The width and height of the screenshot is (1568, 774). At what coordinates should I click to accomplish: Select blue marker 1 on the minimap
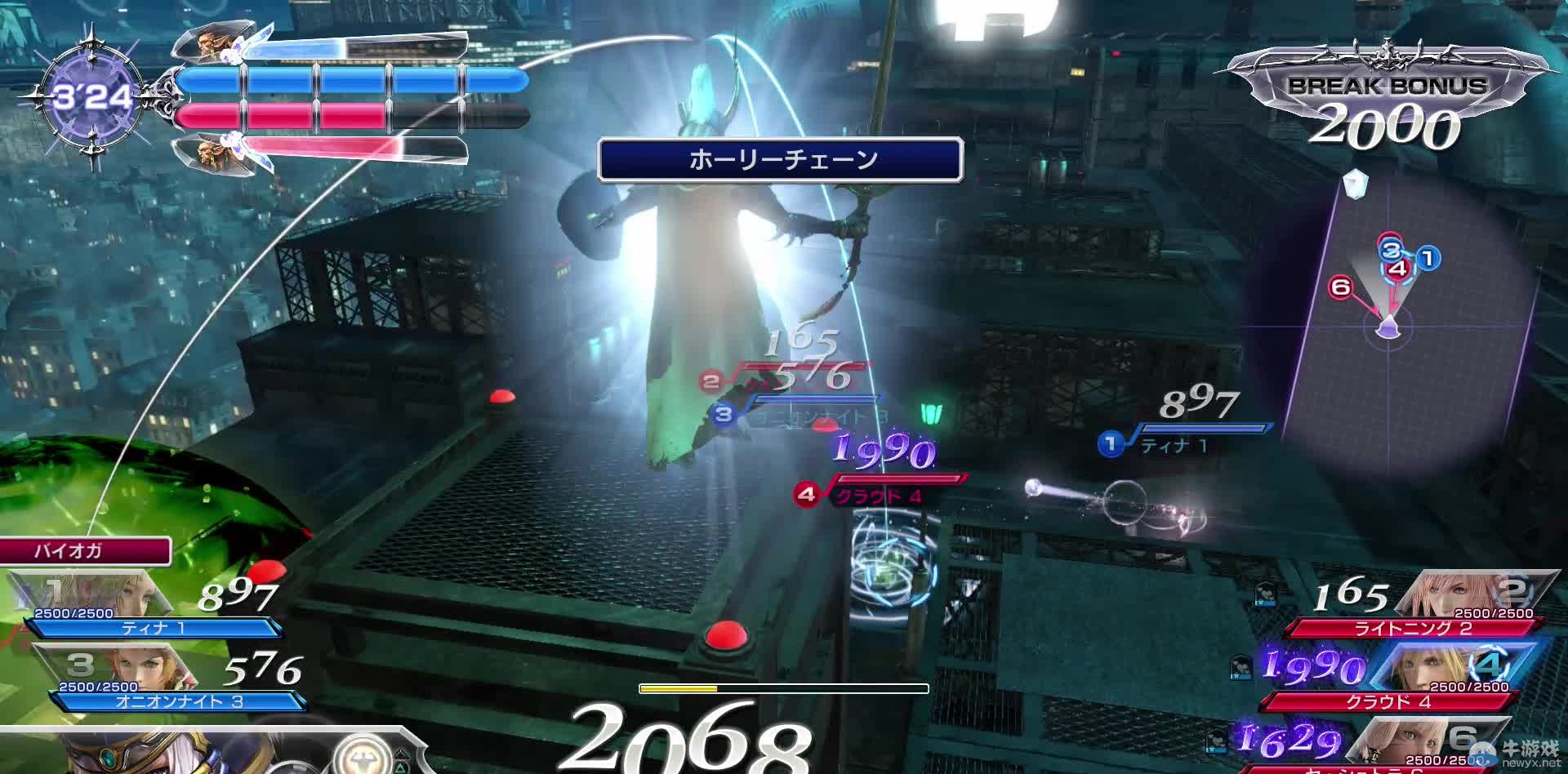pos(1428,259)
